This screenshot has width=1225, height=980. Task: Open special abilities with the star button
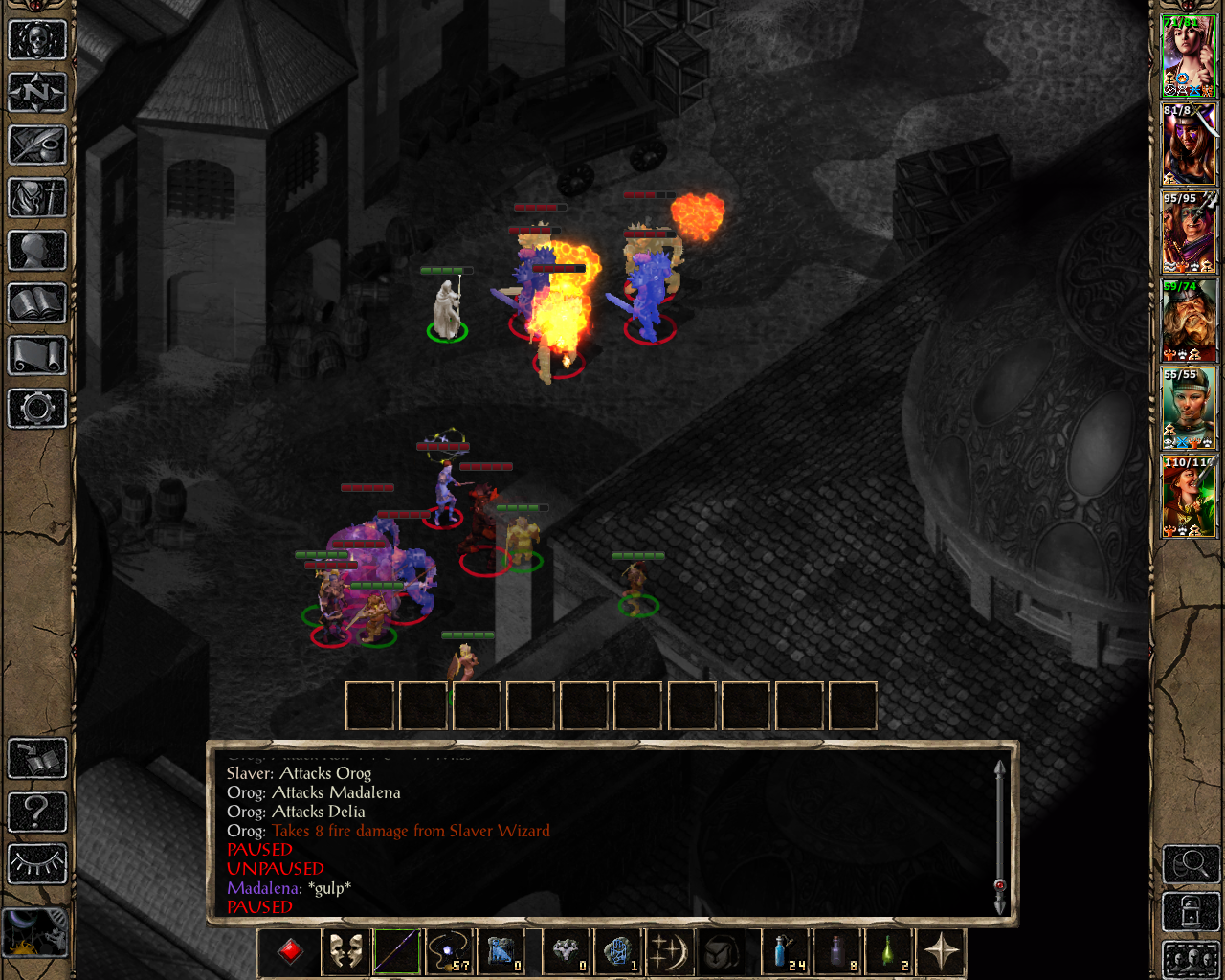pyautogui.click(x=942, y=952)
